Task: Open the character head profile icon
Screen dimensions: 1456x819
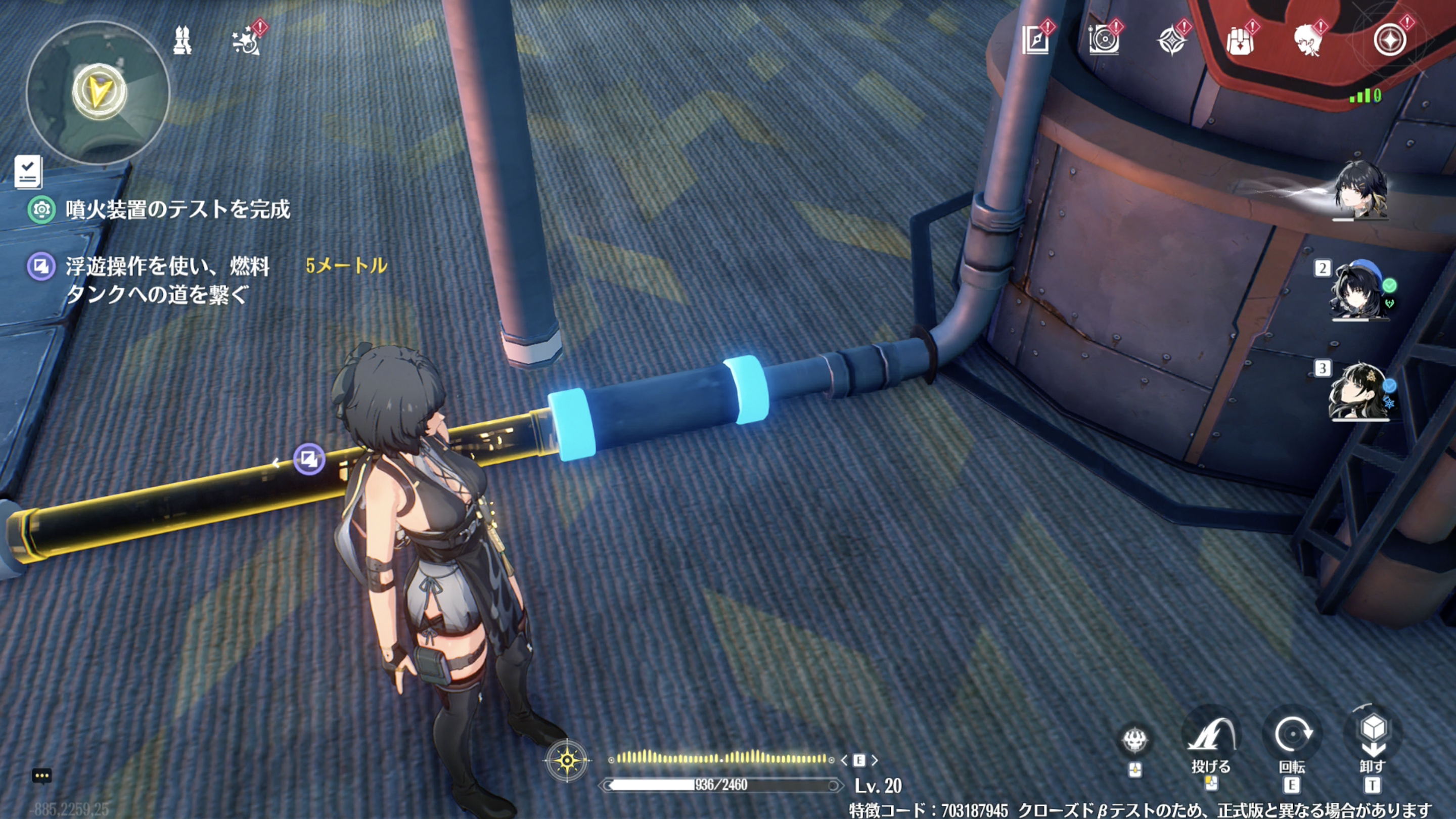Action: (1308, 40)
